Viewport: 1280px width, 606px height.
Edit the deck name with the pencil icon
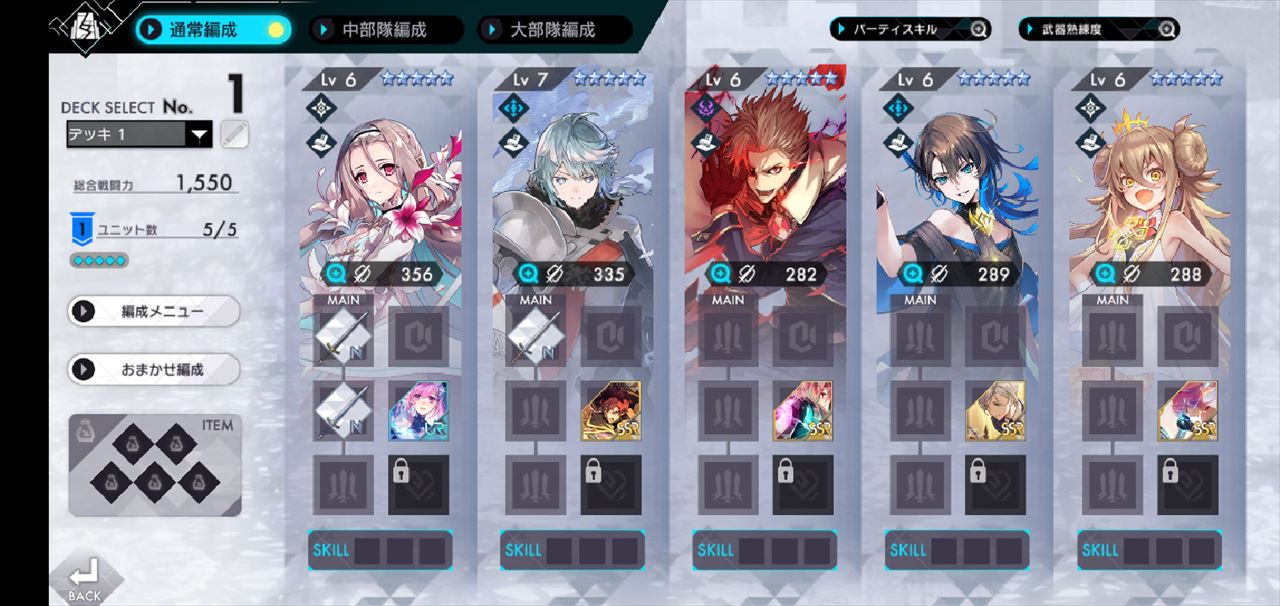click(234, 134)
